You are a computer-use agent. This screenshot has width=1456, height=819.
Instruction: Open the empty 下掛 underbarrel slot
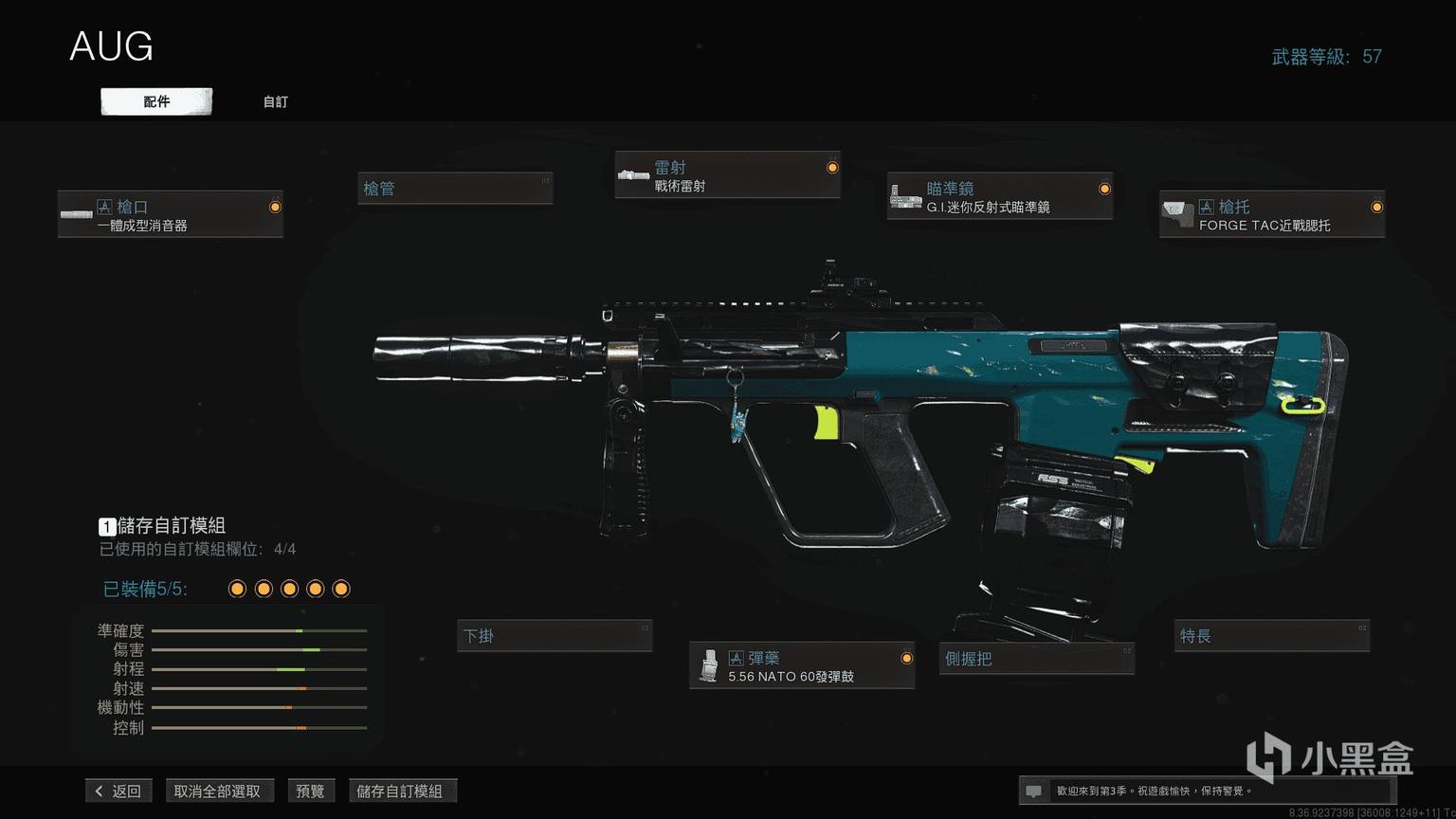[555, 635]
